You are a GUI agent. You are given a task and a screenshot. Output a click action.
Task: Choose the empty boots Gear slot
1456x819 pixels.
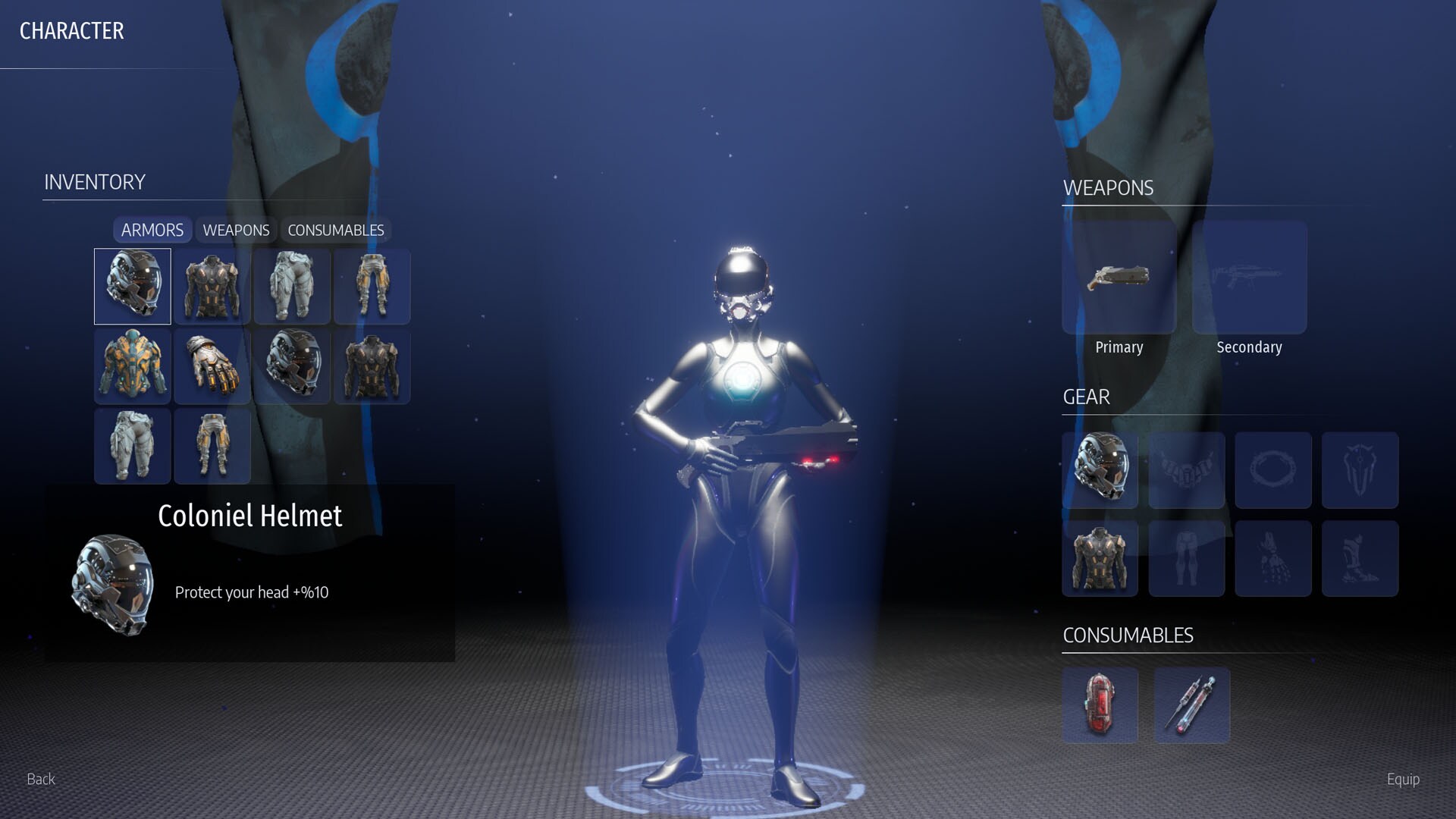pos(1360,558)
